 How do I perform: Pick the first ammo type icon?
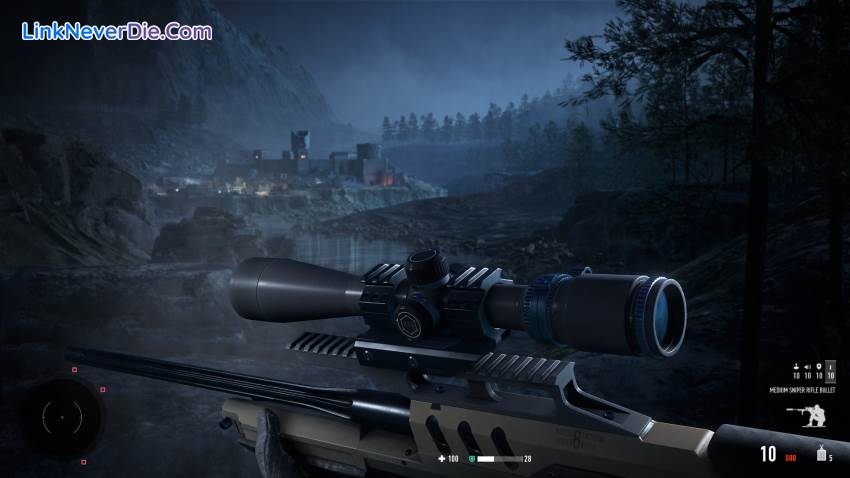pyautogui.click(x=796, y=367)
